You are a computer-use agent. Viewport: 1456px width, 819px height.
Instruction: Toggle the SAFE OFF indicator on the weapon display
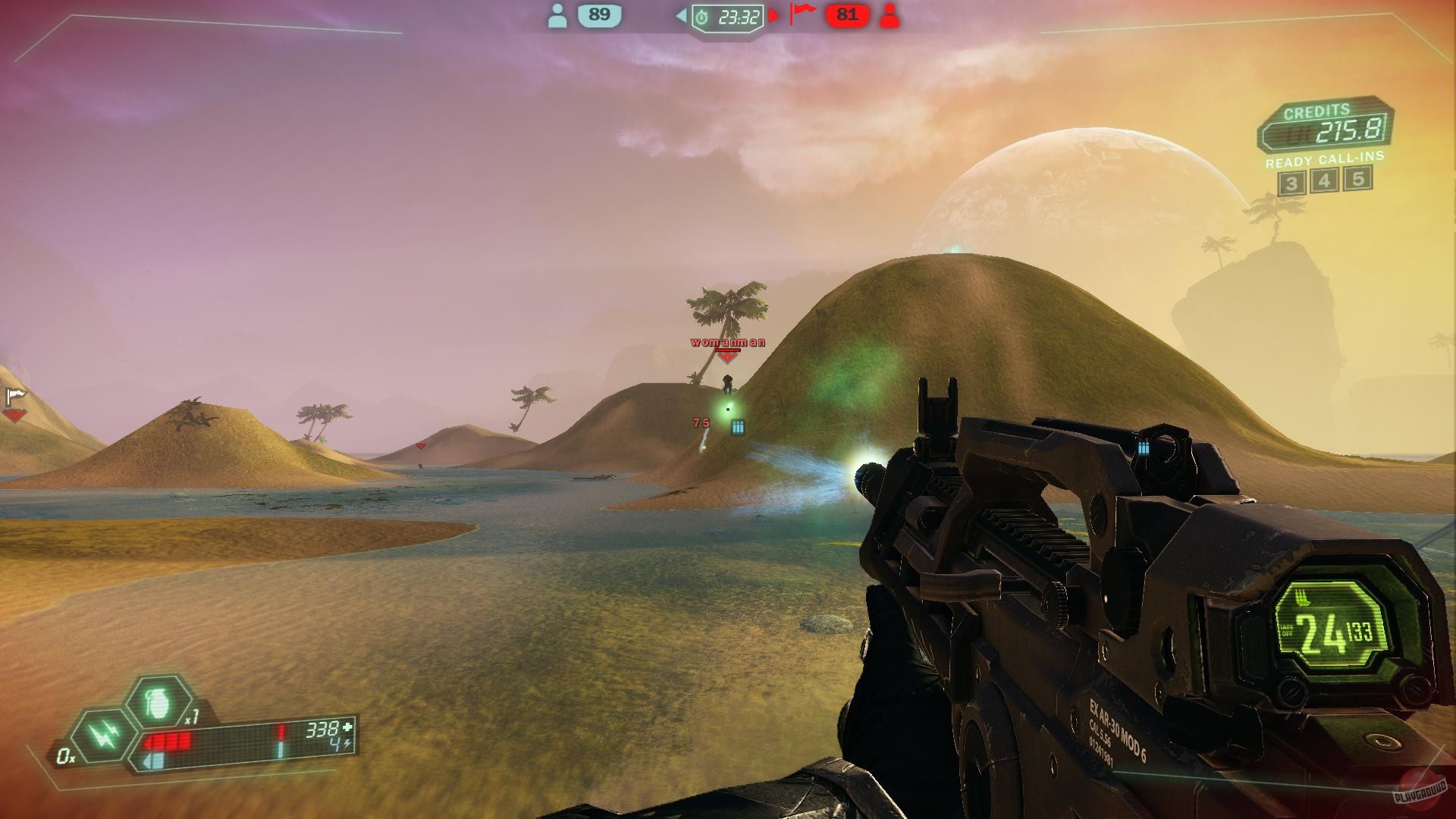pos(1287,631)
